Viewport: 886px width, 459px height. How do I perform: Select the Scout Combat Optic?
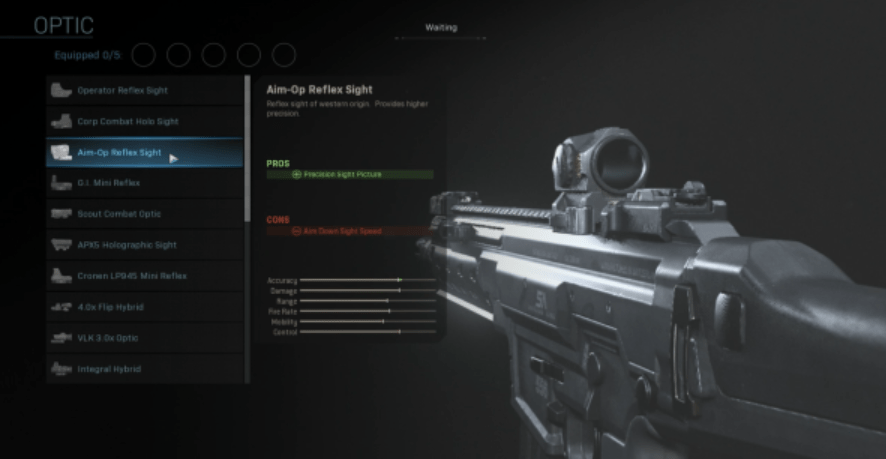[144, 214]
